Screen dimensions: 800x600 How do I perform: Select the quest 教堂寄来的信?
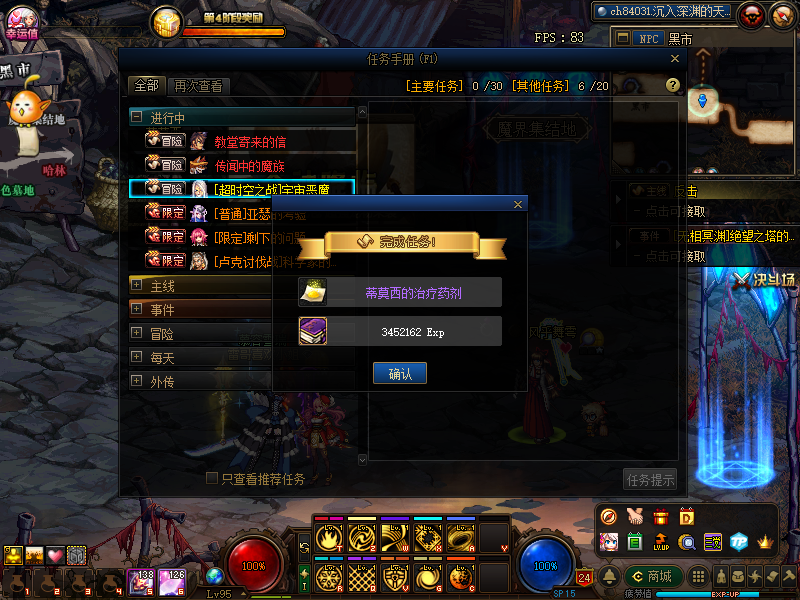[x=249, y=141]
